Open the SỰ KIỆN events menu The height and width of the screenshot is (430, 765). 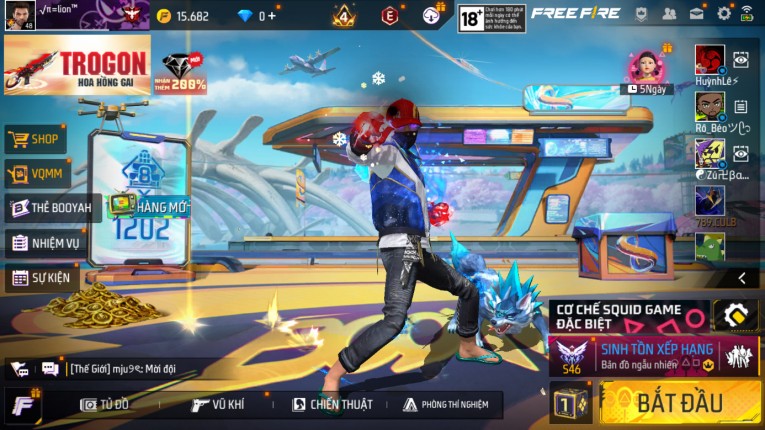click(43, 277)
